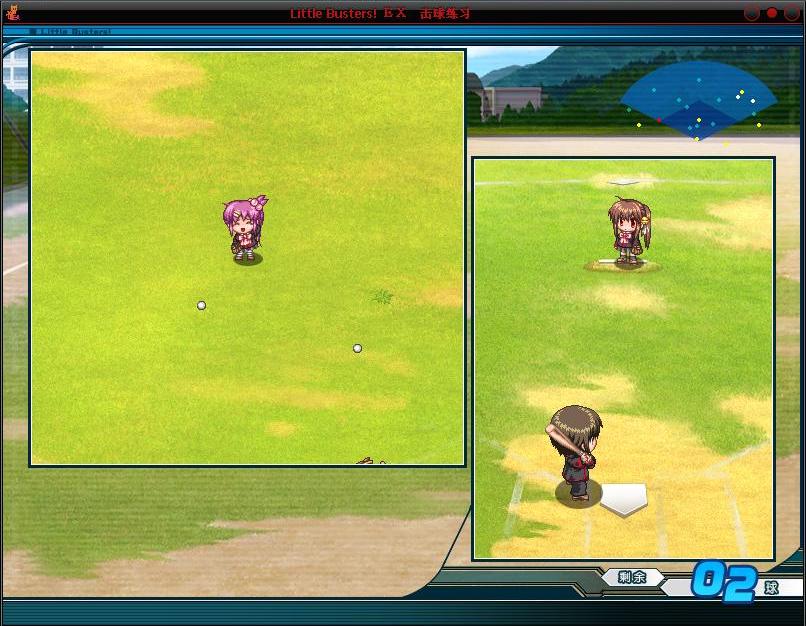Click the red application icon in the title bar
Screen dimensions: 806x626
coord(13,13)
